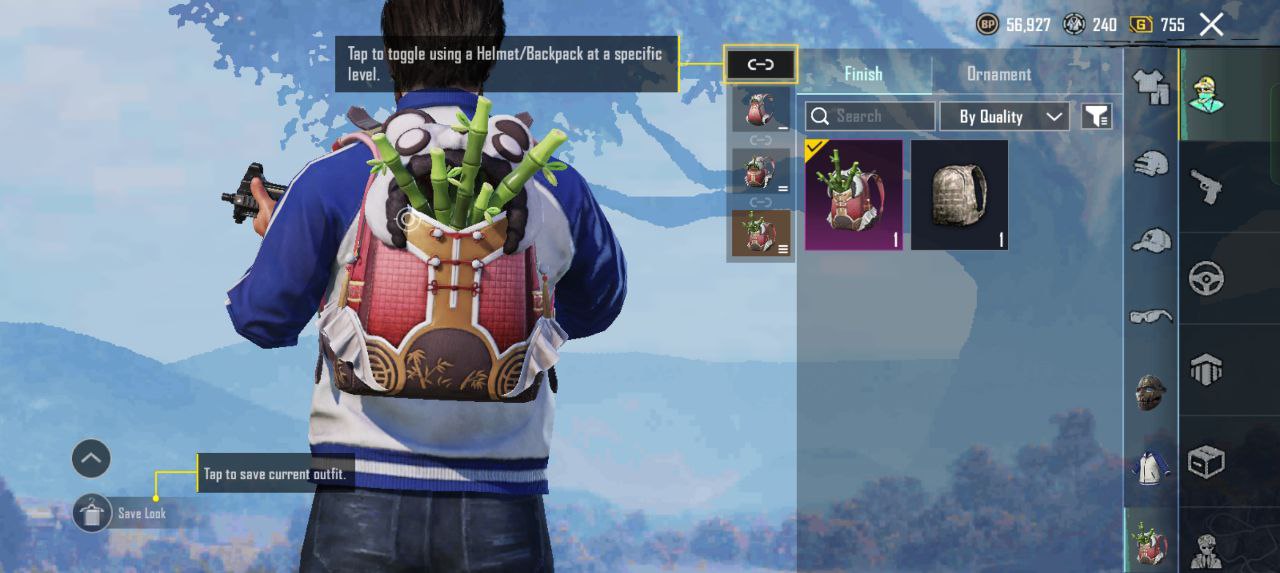Tap Save Look hanger button
This screenshot has width=1280, height=573.
(92, 514)
